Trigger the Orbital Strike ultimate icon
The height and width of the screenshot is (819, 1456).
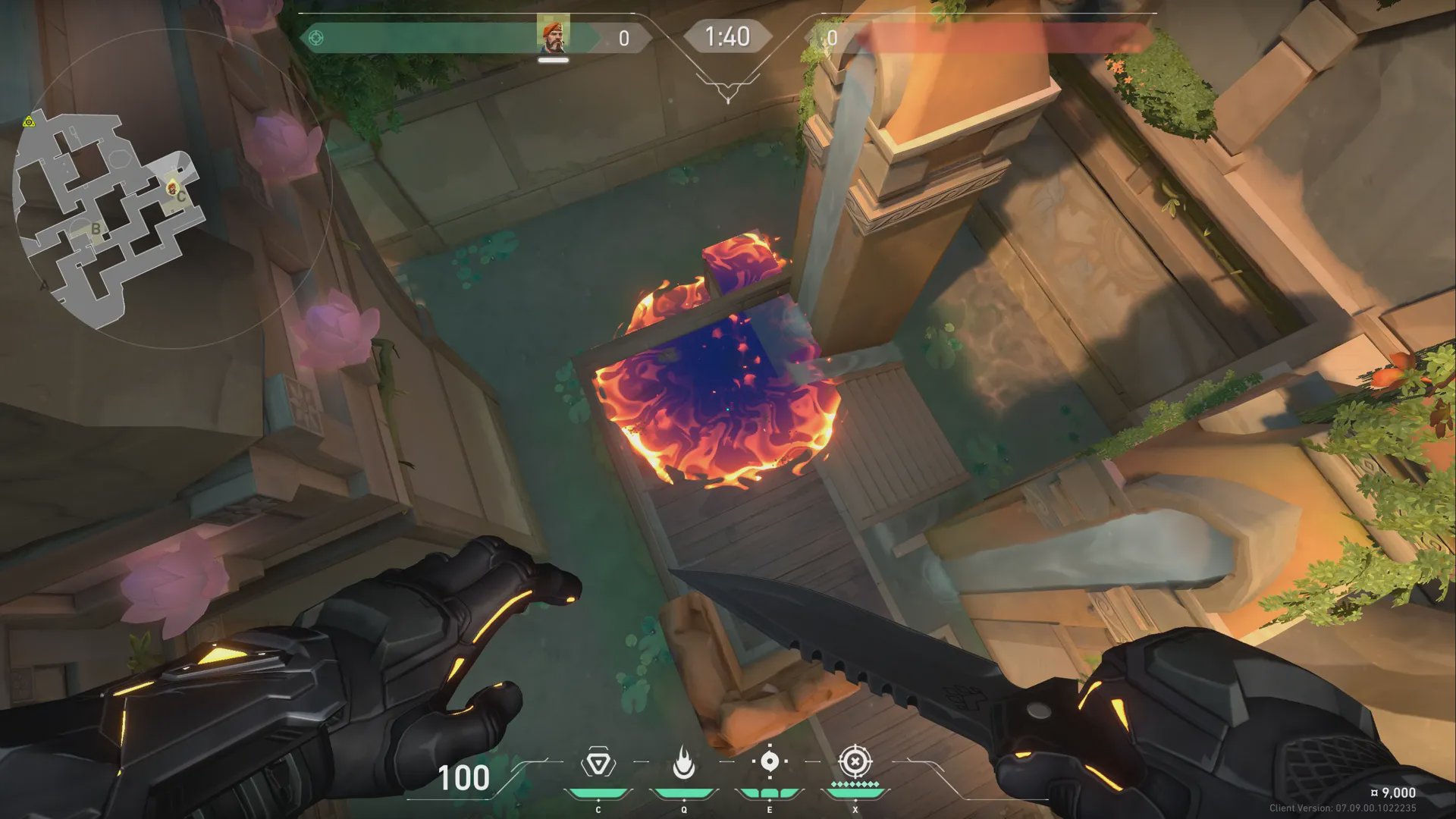tap(855, 761)
